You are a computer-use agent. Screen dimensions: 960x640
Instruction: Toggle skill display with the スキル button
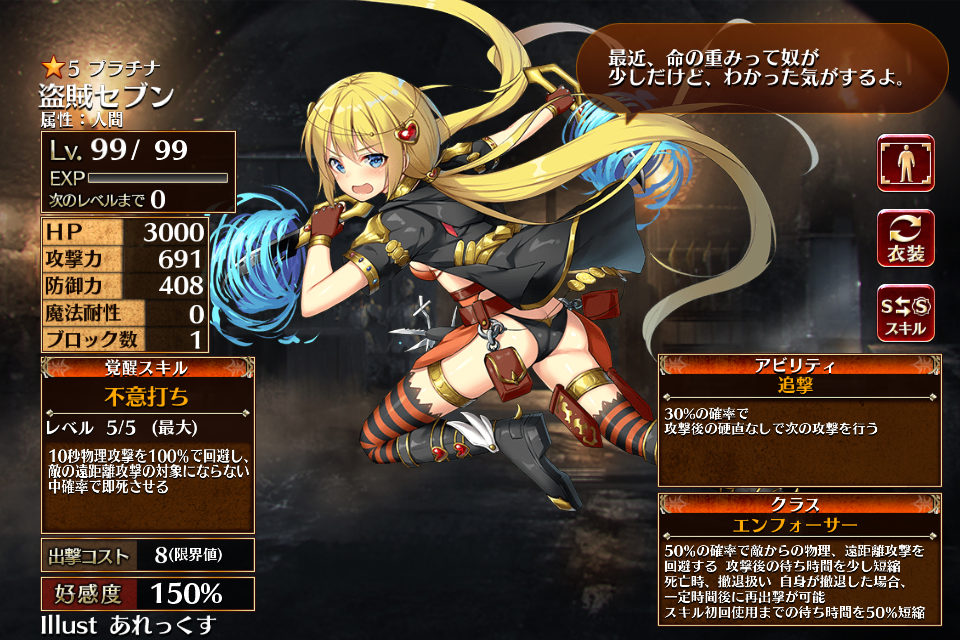pos(906,312)
